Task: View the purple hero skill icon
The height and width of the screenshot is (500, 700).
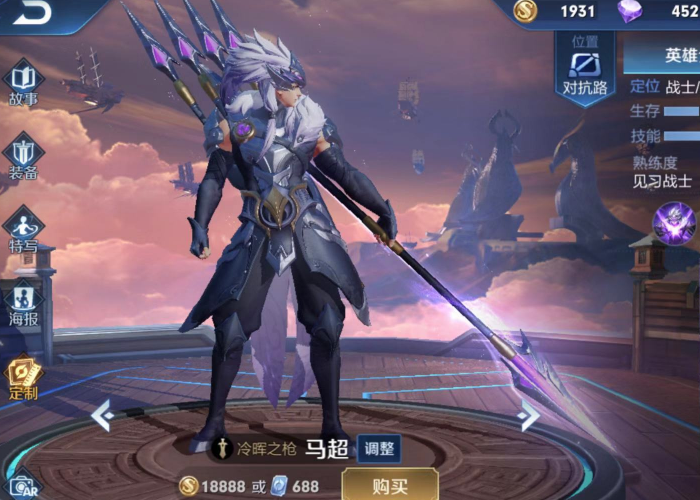Action: click(673, 222)
